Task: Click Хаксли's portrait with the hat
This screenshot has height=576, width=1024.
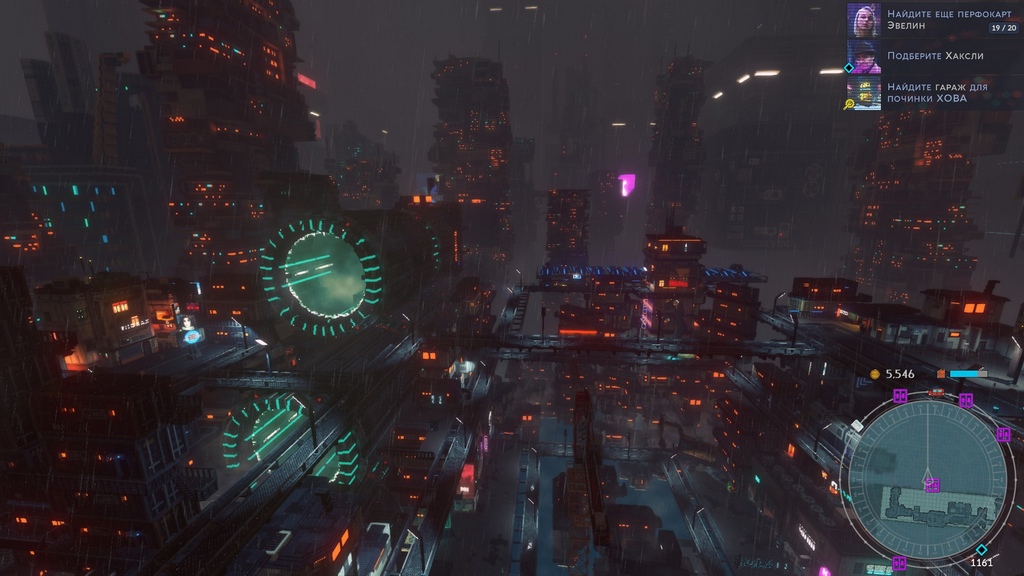Action: [x=864, y=56]
